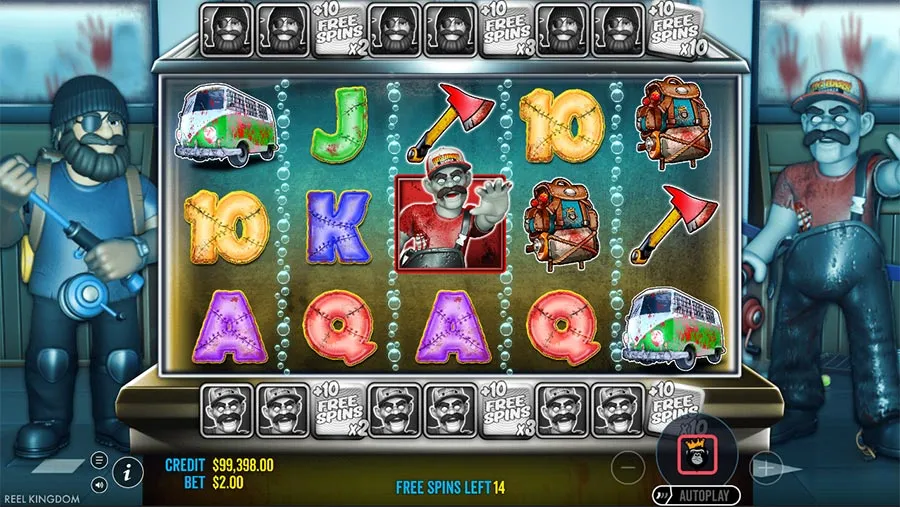Toggle the sound speaker icon
Image resolution: width=900 pixels, height=507 pixels.
99,485
